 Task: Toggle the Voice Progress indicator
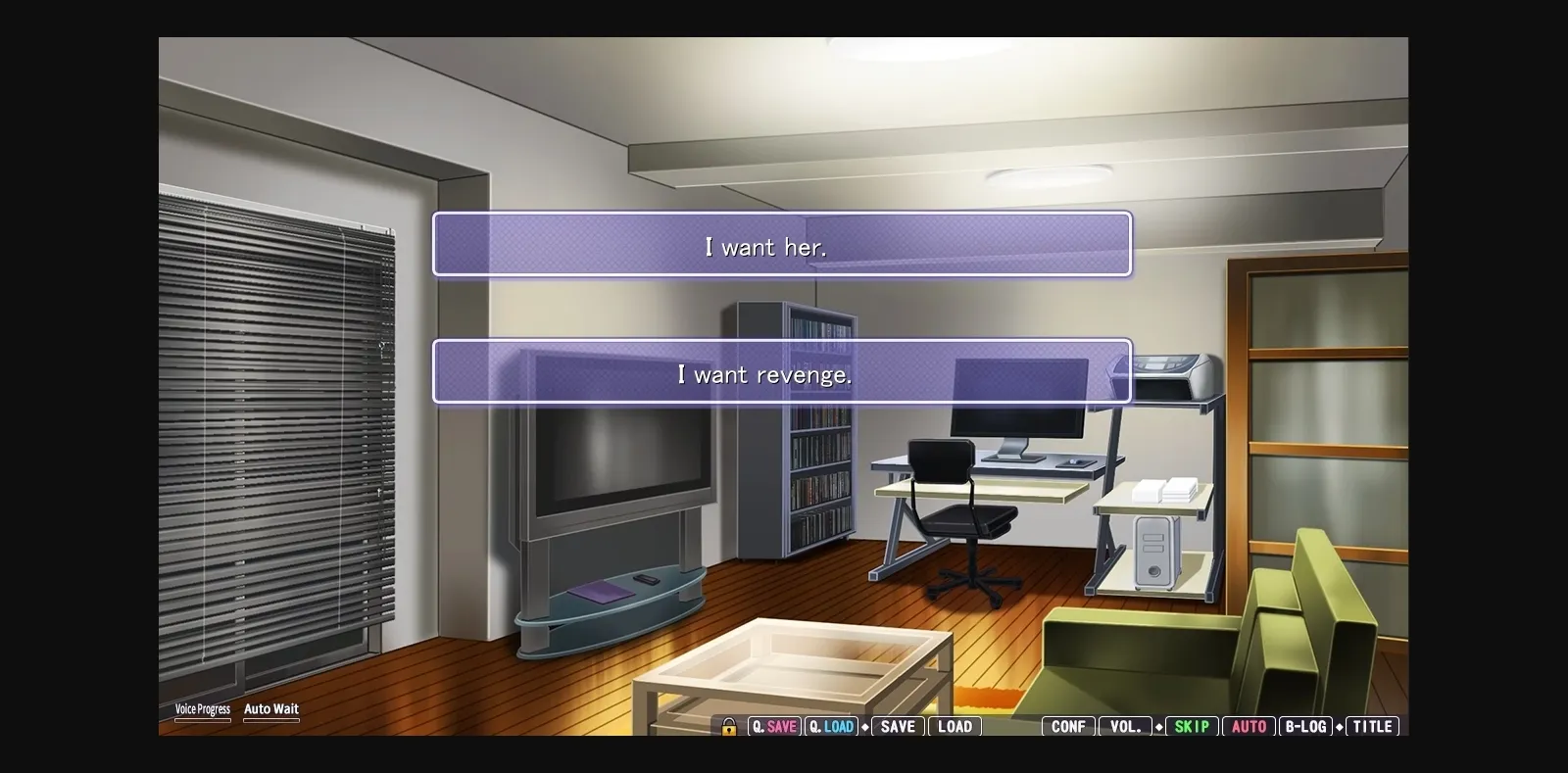coord(203,708)
